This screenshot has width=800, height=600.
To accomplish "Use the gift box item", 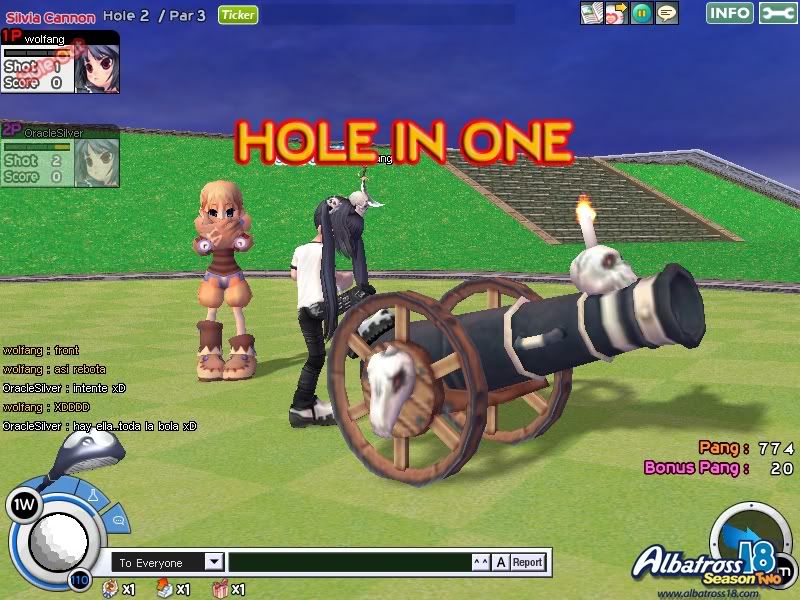I will coord(221,589).
